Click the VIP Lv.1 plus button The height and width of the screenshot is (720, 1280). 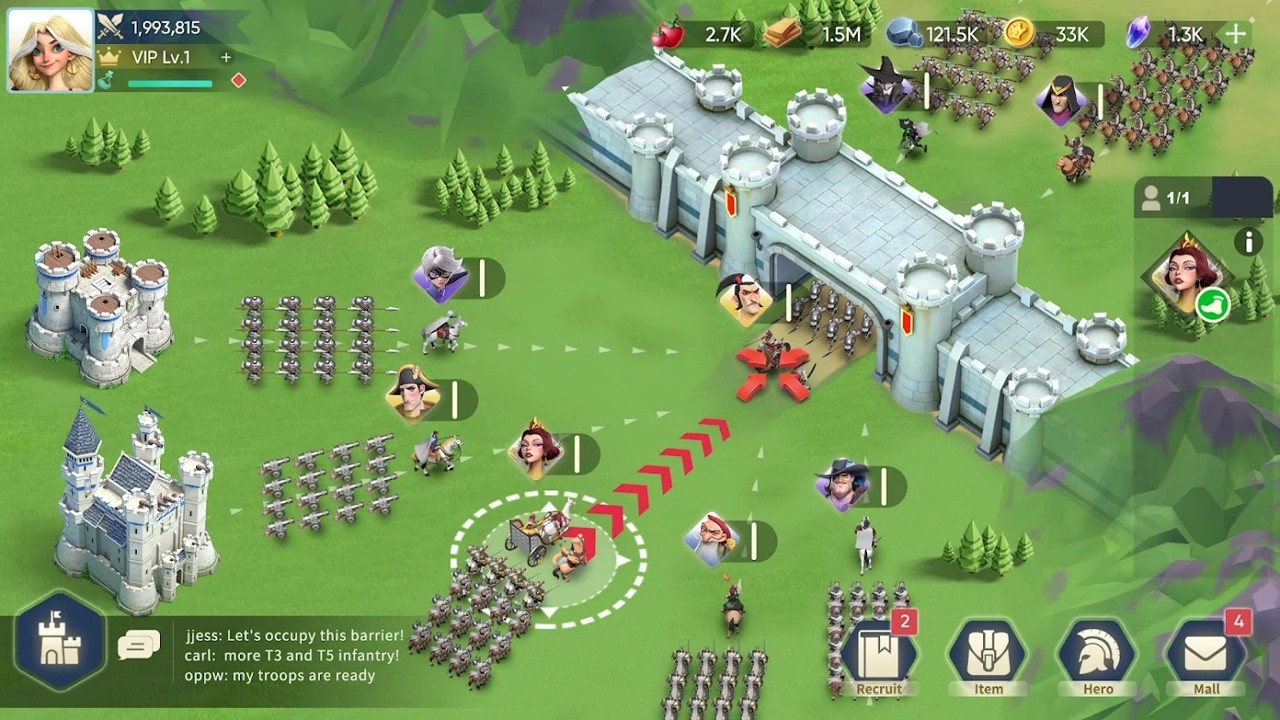click(226, 58)
